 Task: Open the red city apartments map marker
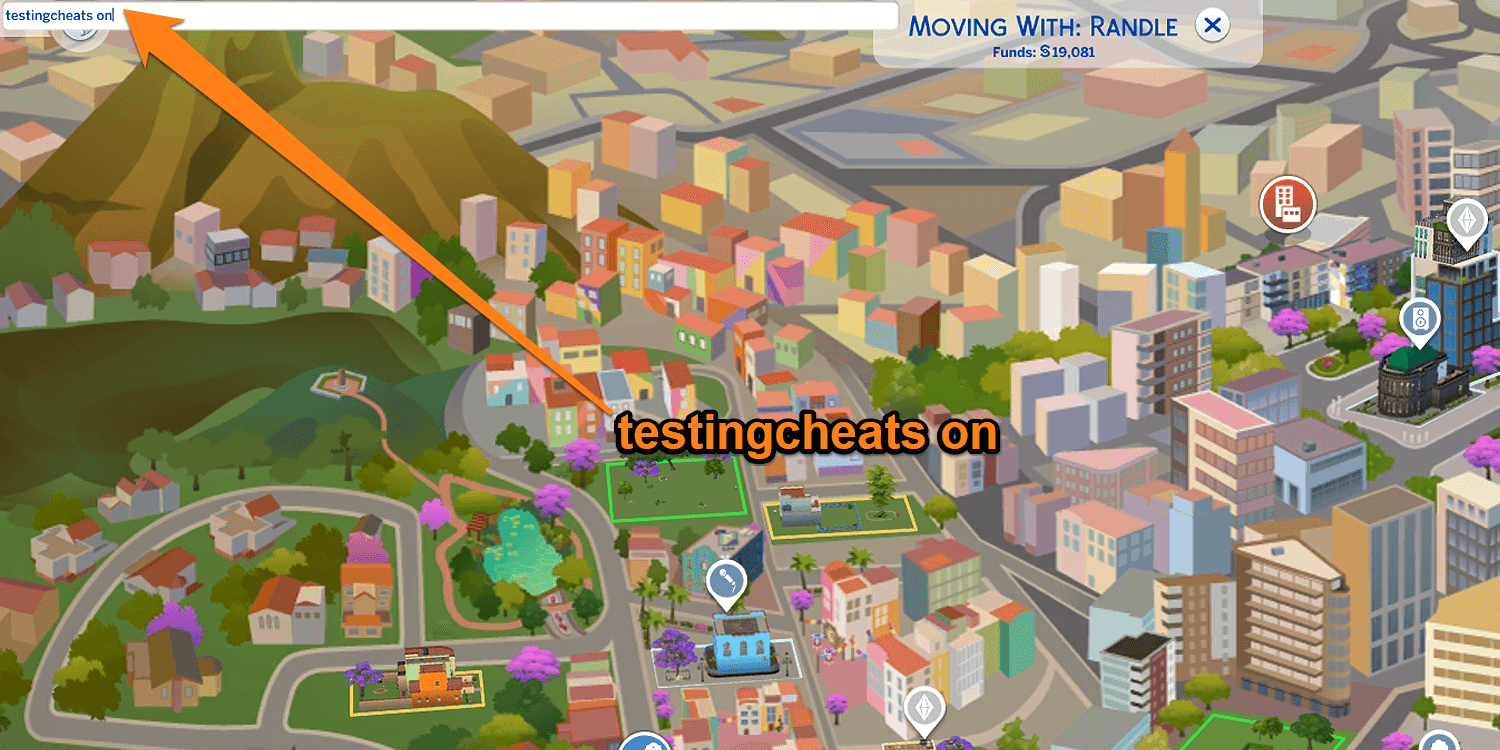pos(1287,204)
